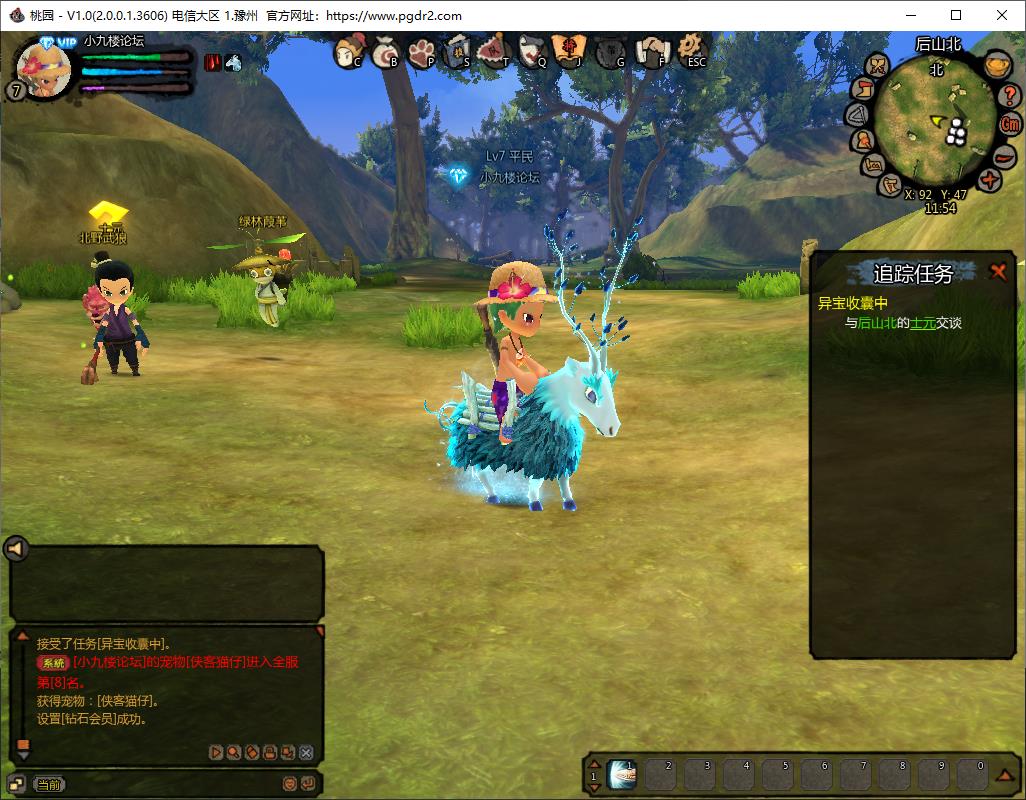Open the bag inventory icon (B)

(386, 51)
